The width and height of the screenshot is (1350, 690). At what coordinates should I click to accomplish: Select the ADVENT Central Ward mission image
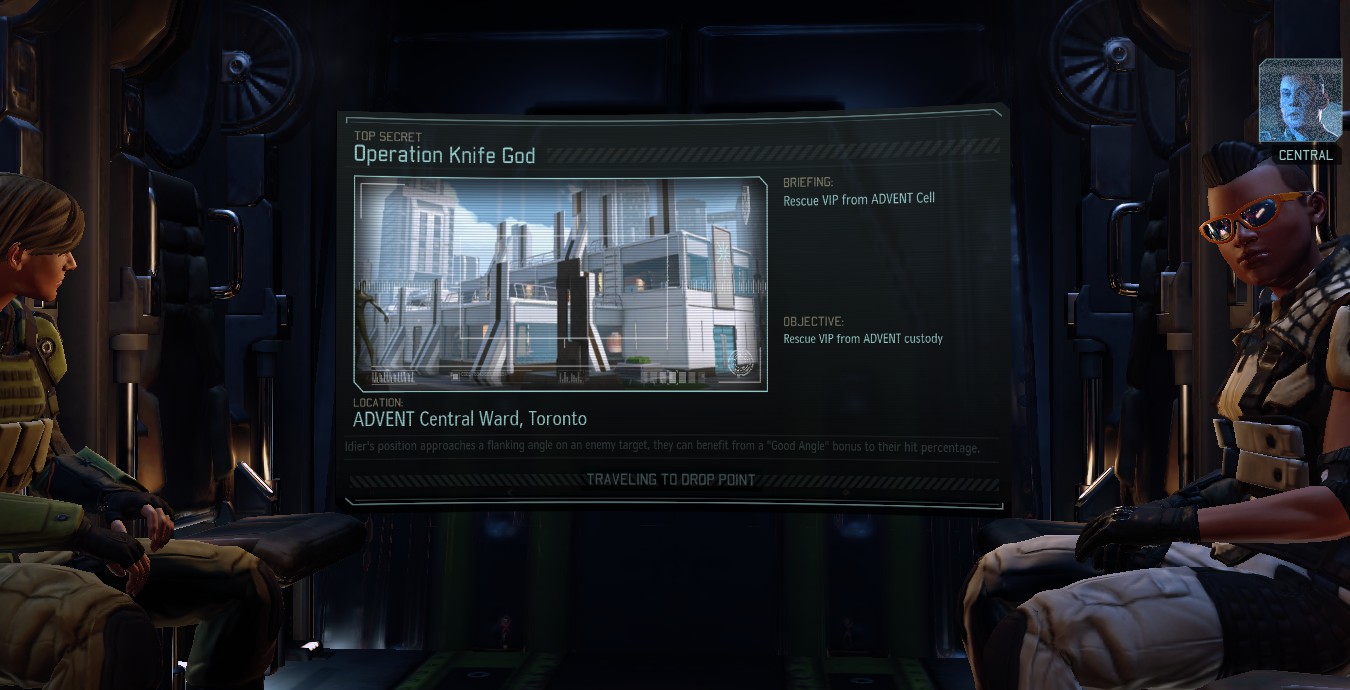560,284
